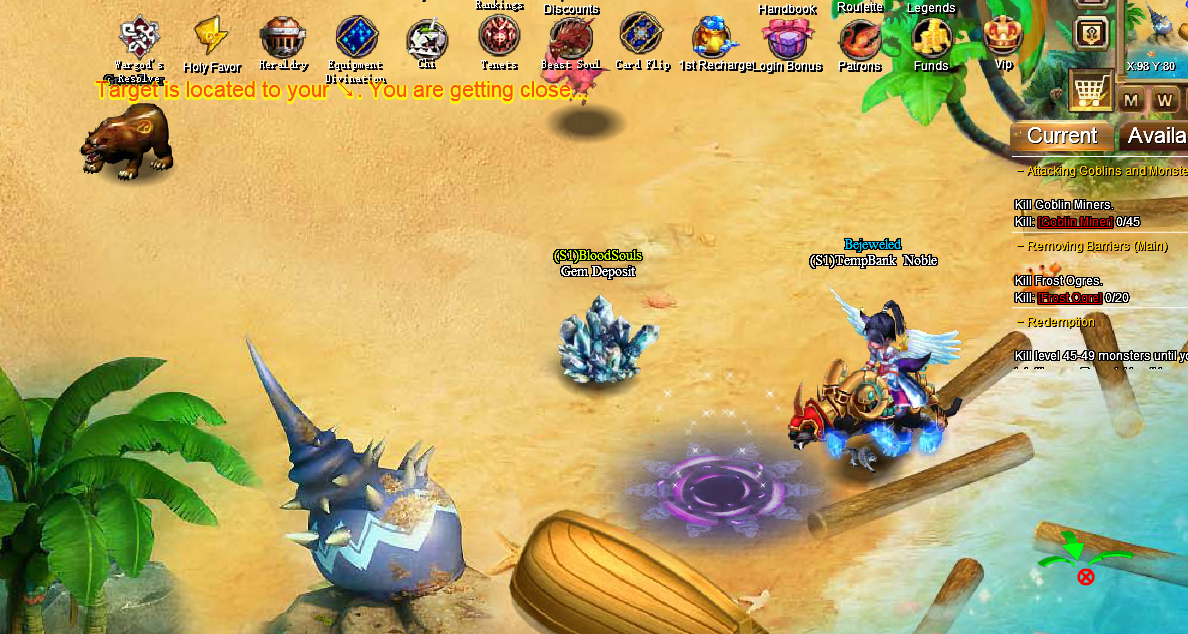Viewport: 1188px width, 634px height.
Task: Open the Holy Favor lightning icon
Action: pyautogui.click(x=211, y=37)
